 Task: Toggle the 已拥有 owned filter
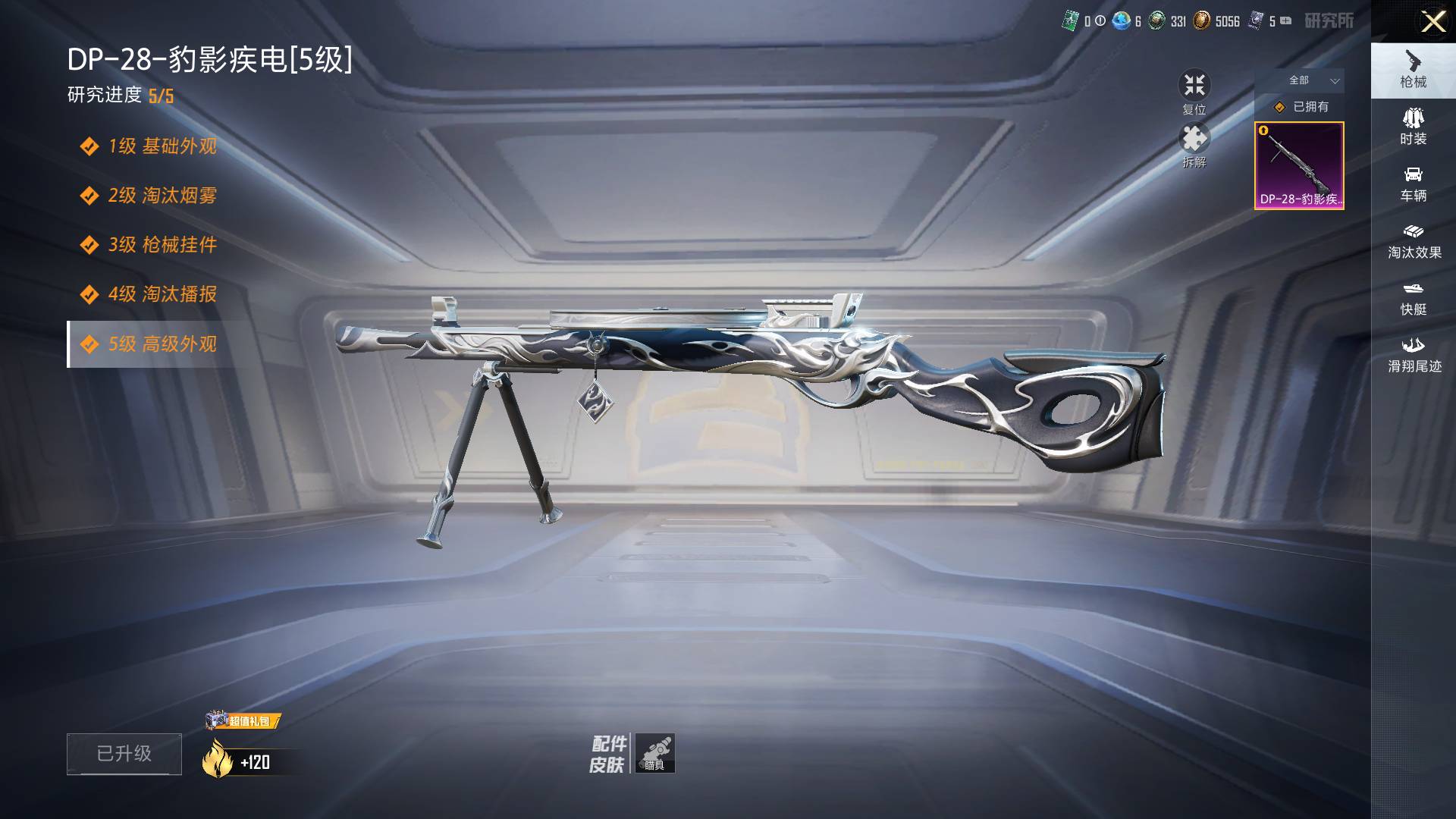click(x=1301, y=107)
